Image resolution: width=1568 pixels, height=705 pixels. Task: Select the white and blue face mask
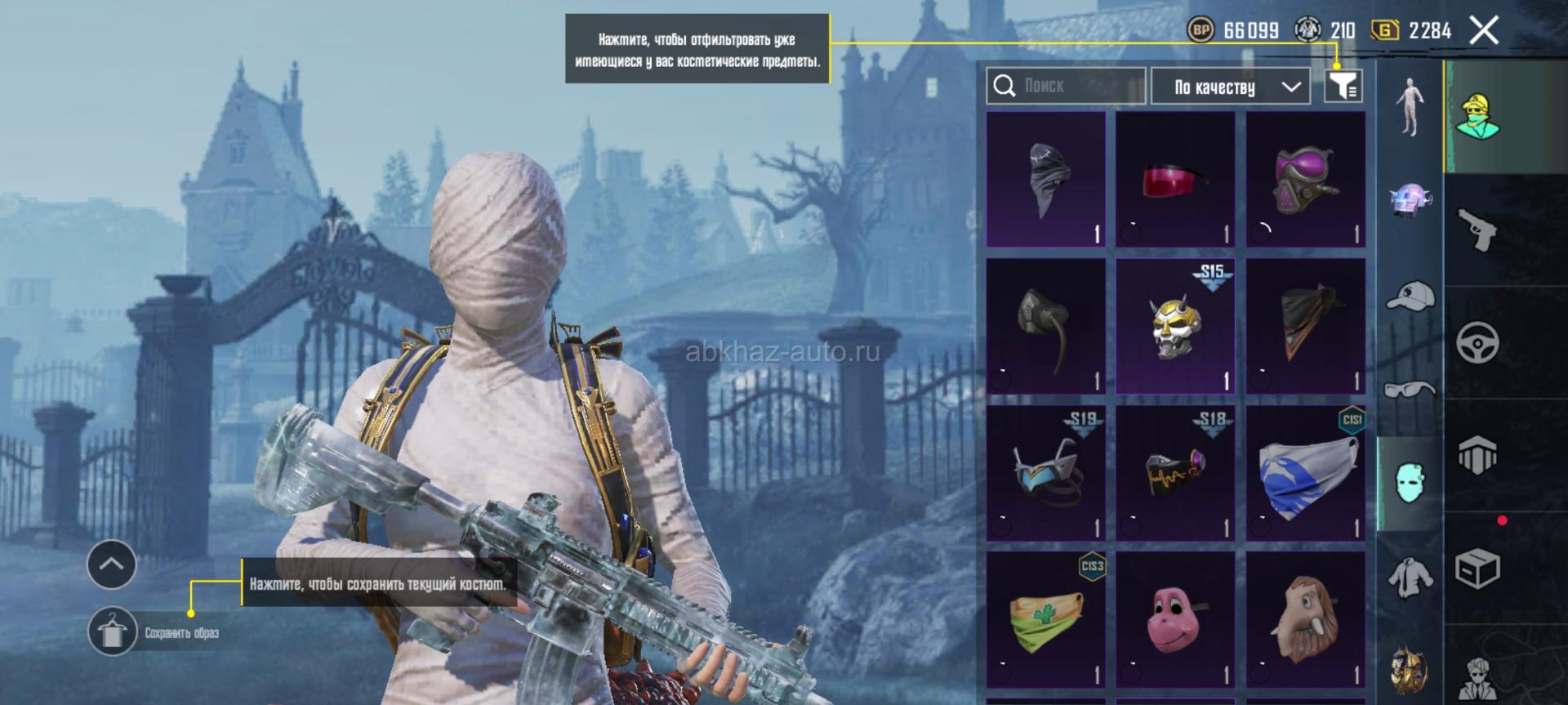point(1305,474)
